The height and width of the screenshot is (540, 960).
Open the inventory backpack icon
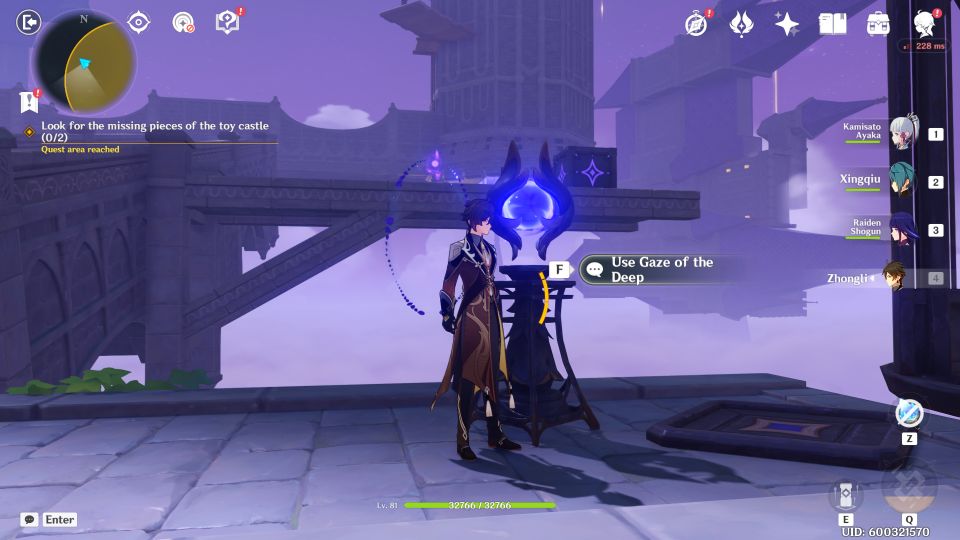(878, 23)
